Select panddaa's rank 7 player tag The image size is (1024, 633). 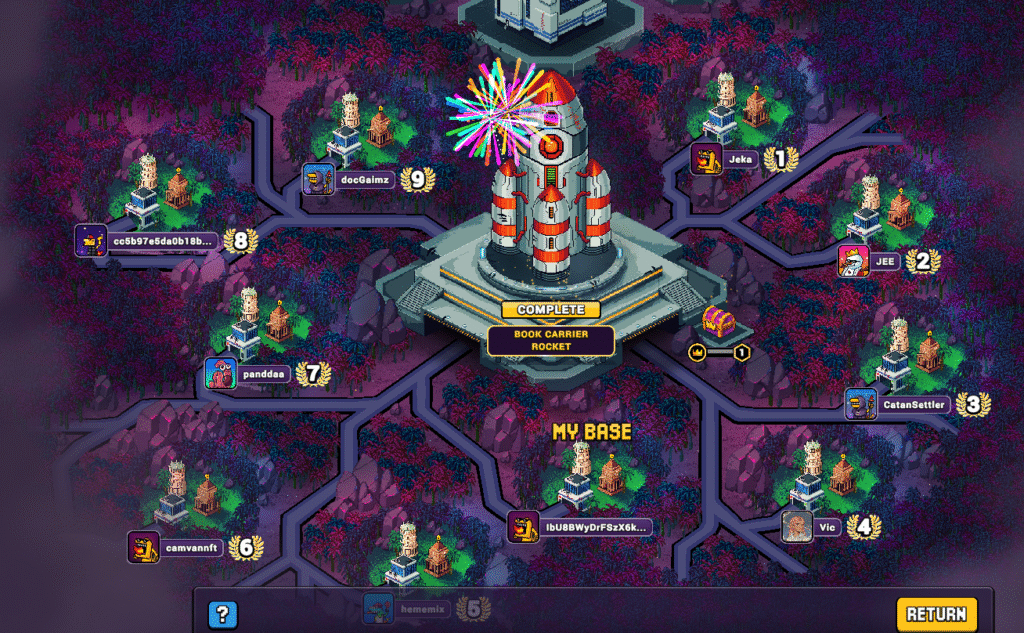(263, 374)
